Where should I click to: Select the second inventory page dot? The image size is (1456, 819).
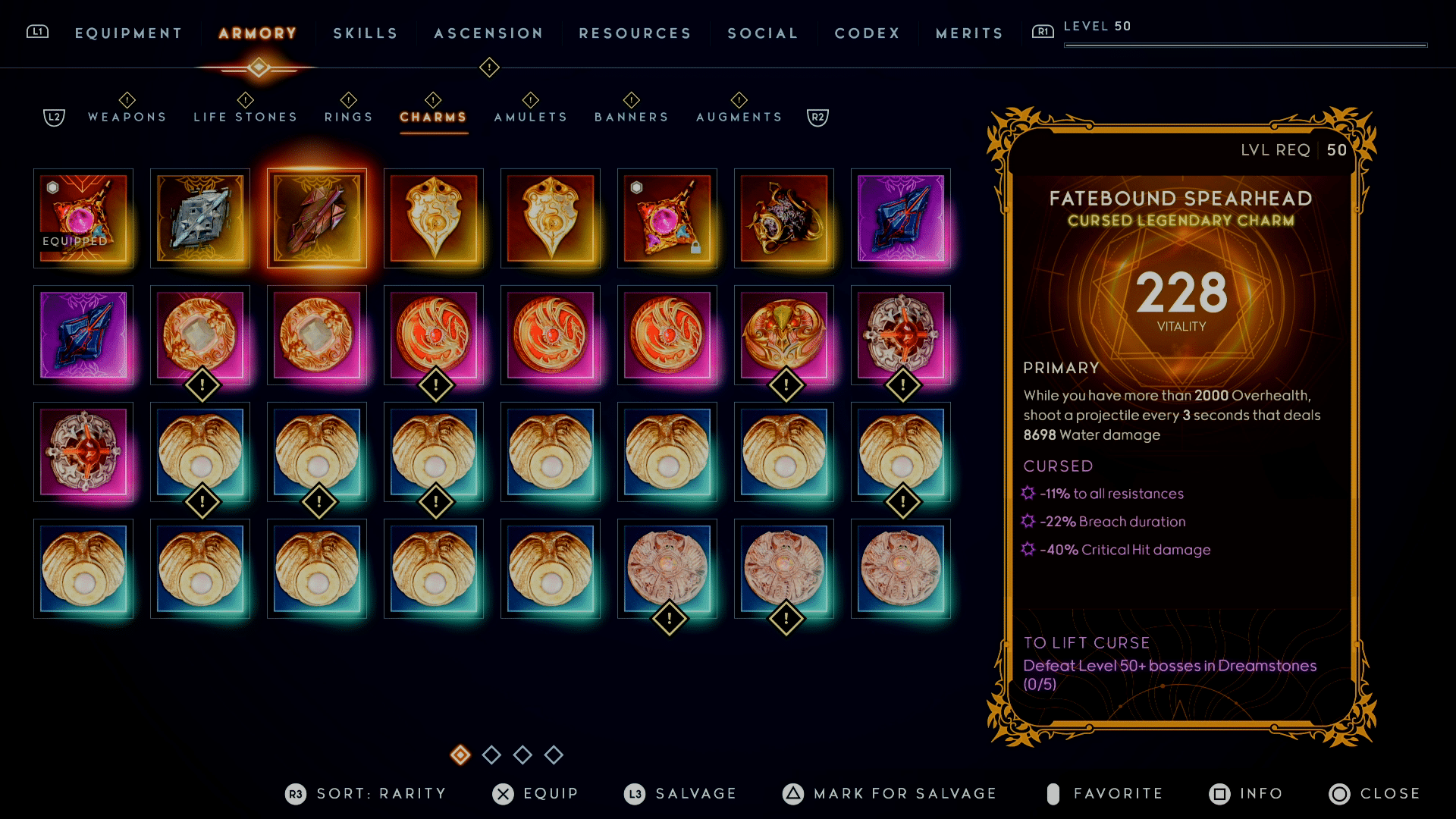491,755
